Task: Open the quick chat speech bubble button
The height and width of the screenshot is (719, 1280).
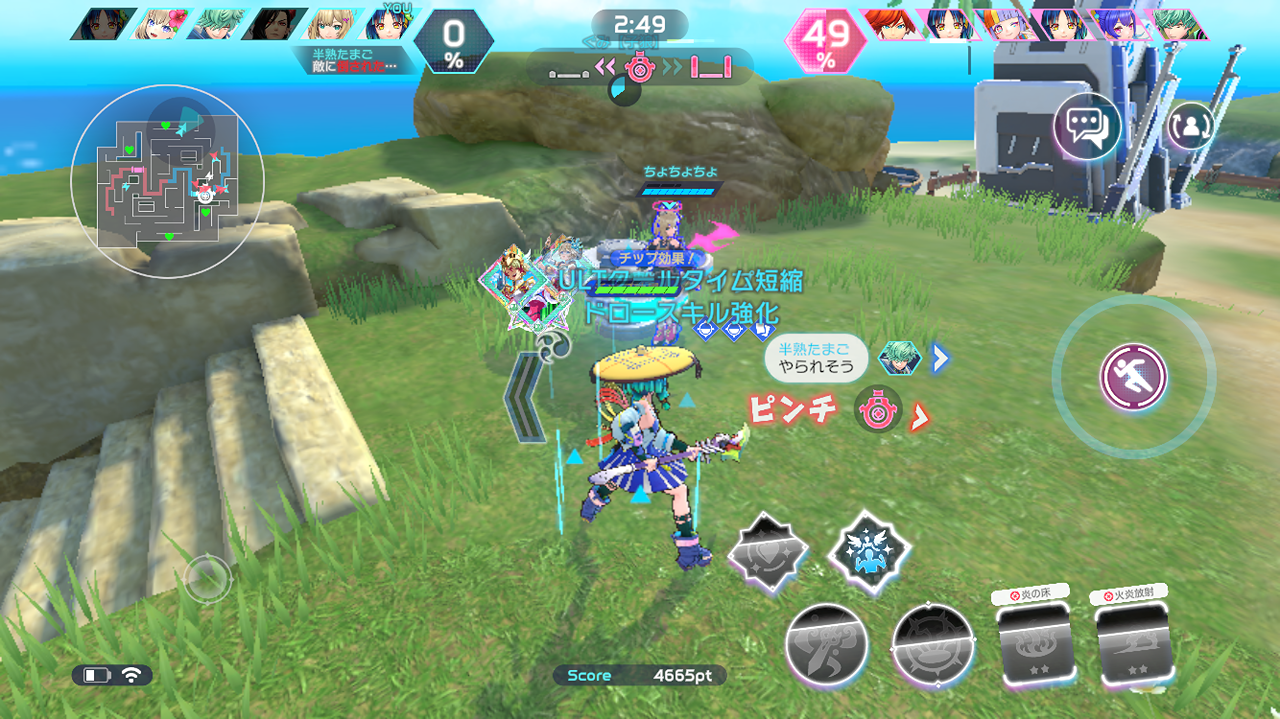Action: pos(1086,126)
